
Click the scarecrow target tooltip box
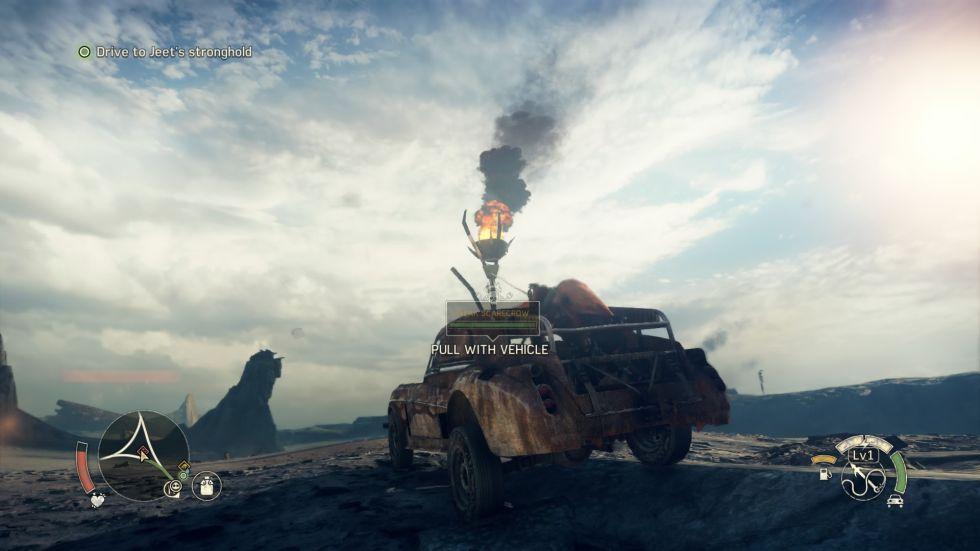coord(492,318)
